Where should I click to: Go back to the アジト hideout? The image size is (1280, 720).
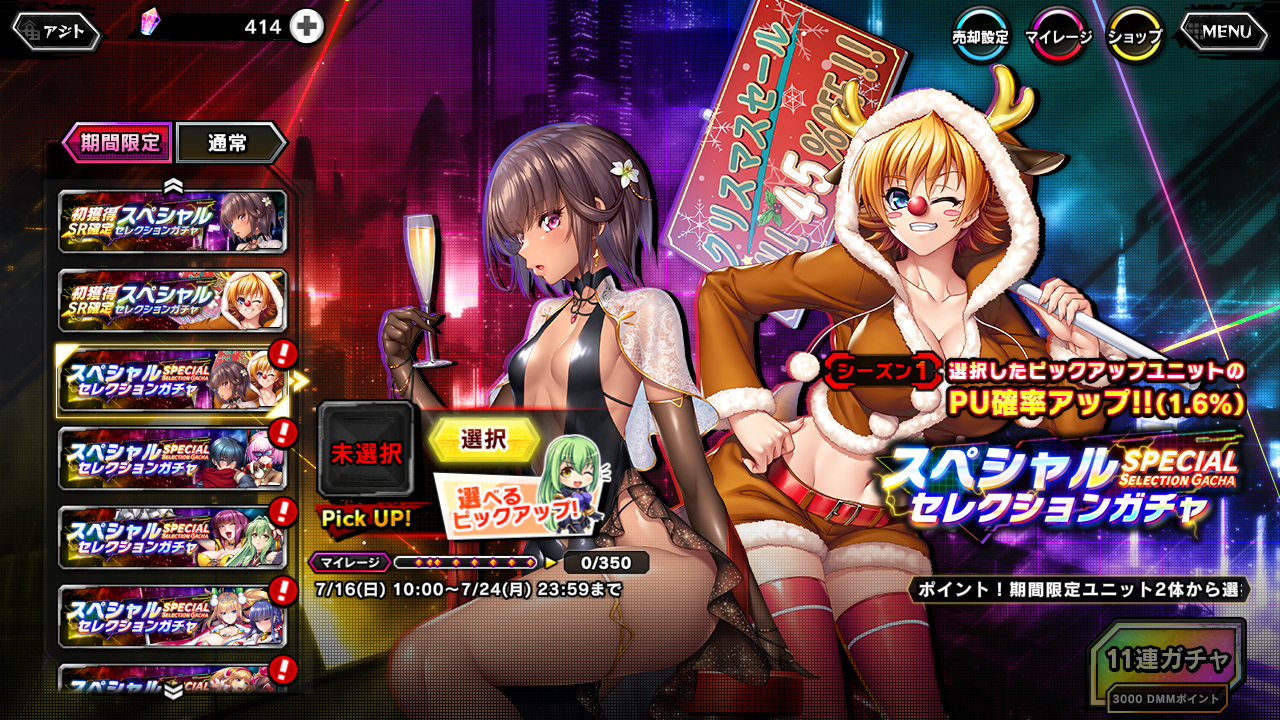point(56,31)
